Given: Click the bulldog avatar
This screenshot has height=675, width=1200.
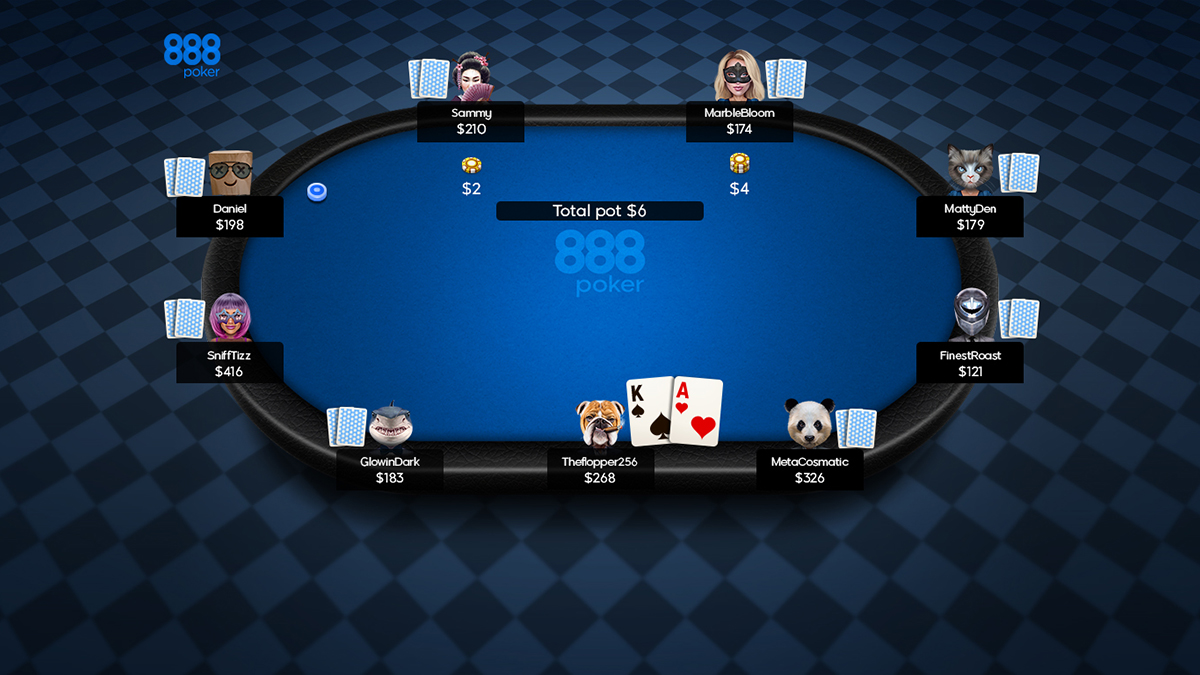Looking at the screenshot, I should point(600,422).
